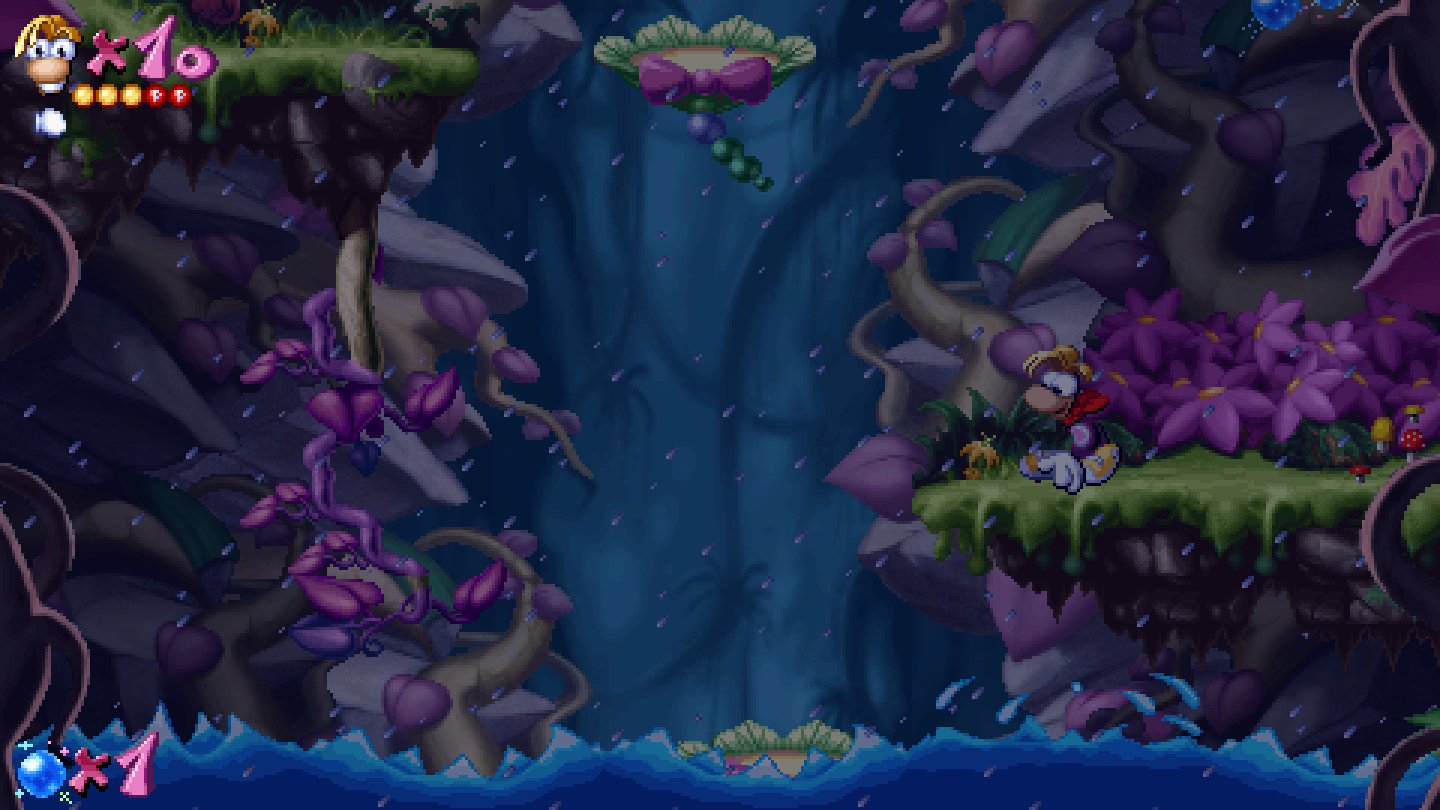Toggle the first red P health pip
Viewport: 1440px width, 810px height.
(156, 95)
